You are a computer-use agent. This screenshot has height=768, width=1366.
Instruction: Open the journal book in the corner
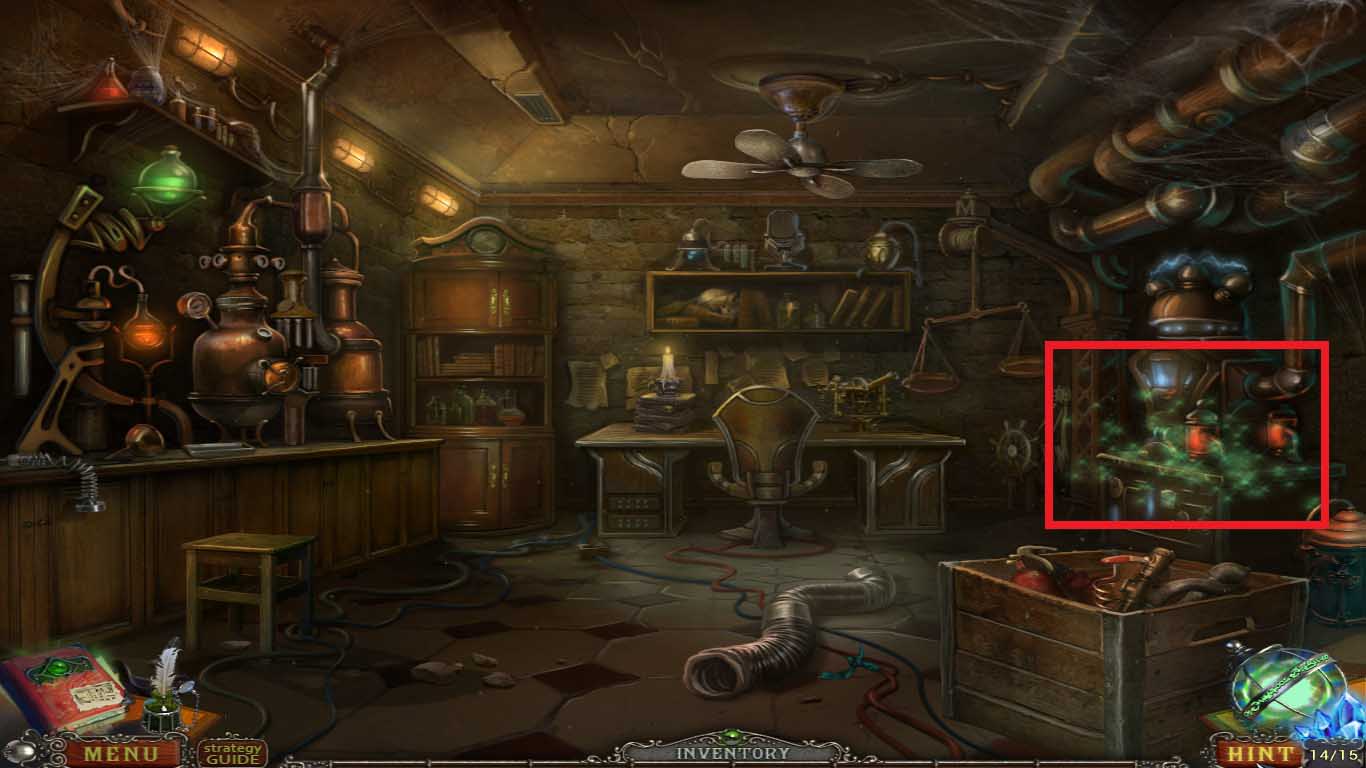pyautogui.click(x=60, y=690)
